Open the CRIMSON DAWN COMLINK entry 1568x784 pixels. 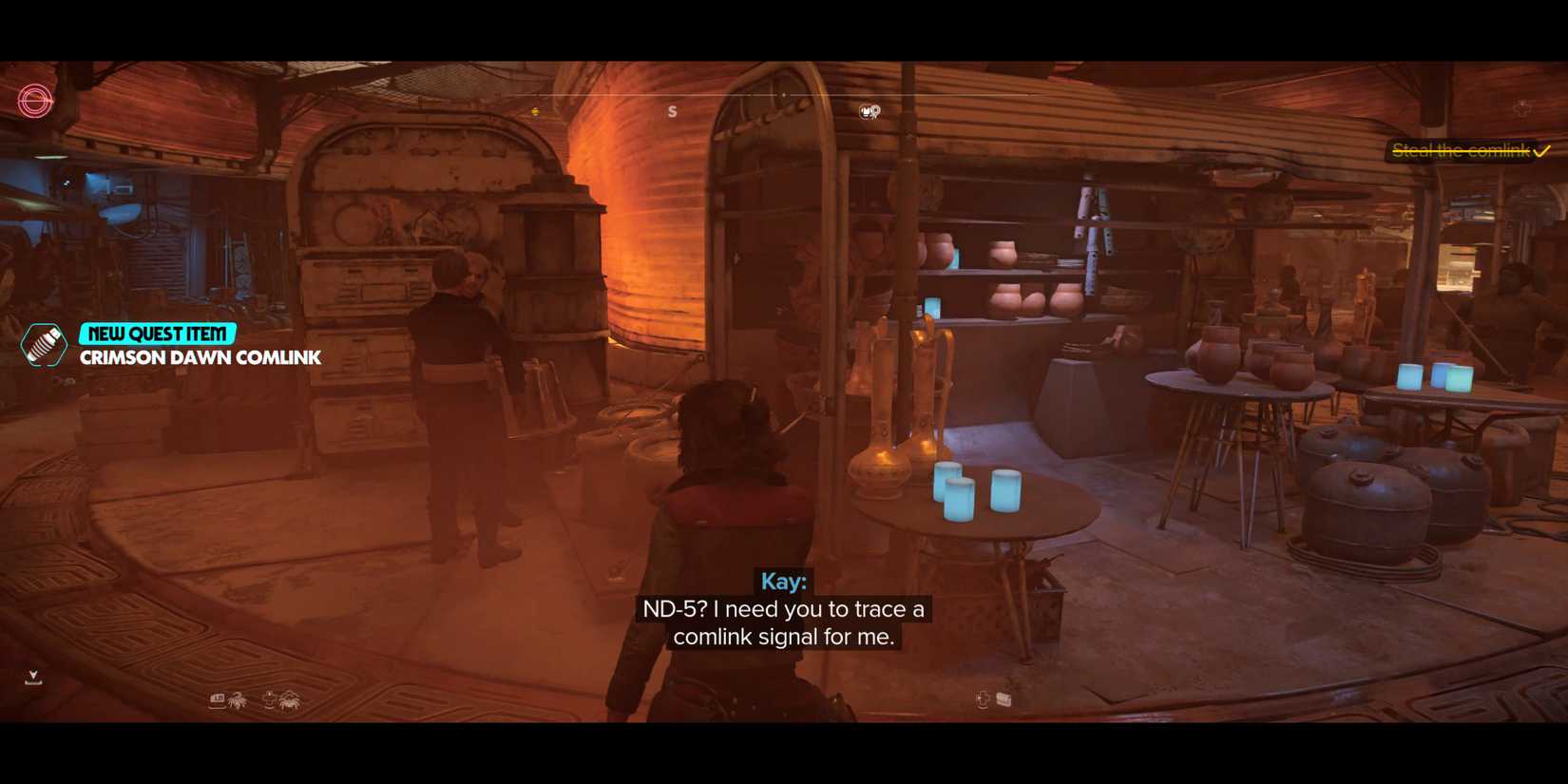coord(201,358)
